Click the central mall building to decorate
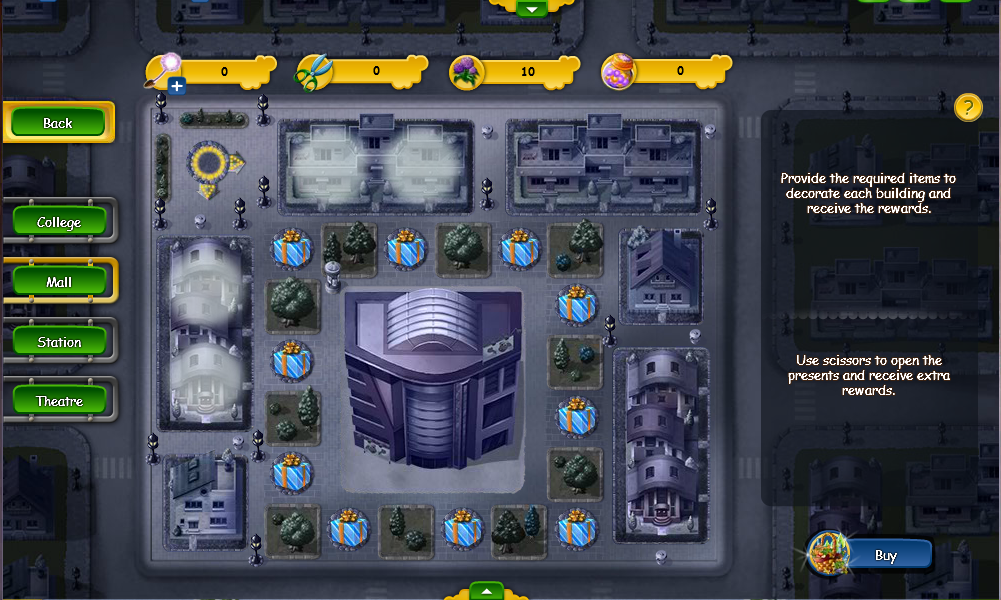1001x600 pixels. pos(433,385)
